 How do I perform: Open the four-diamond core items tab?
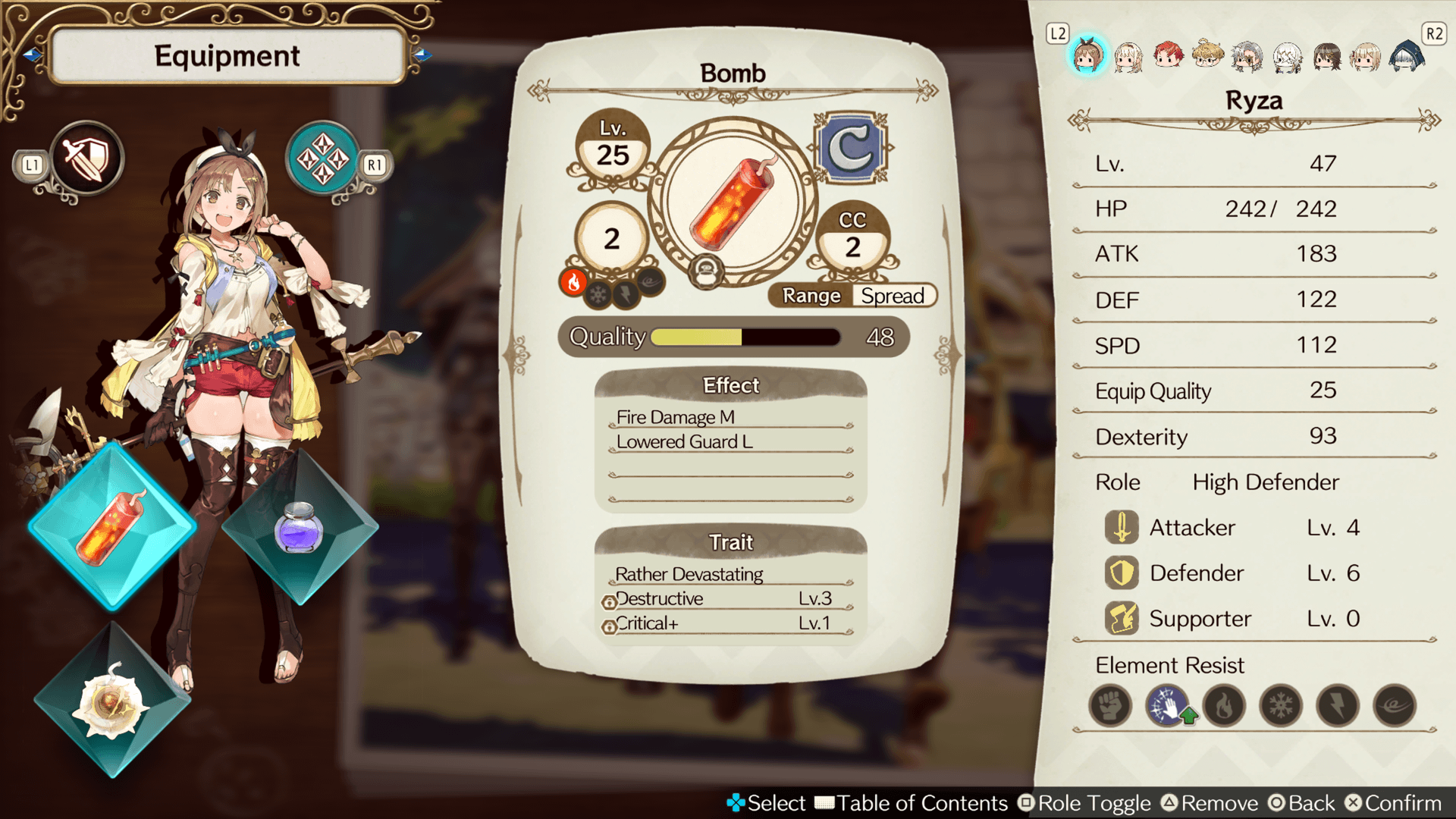(323, 159)
